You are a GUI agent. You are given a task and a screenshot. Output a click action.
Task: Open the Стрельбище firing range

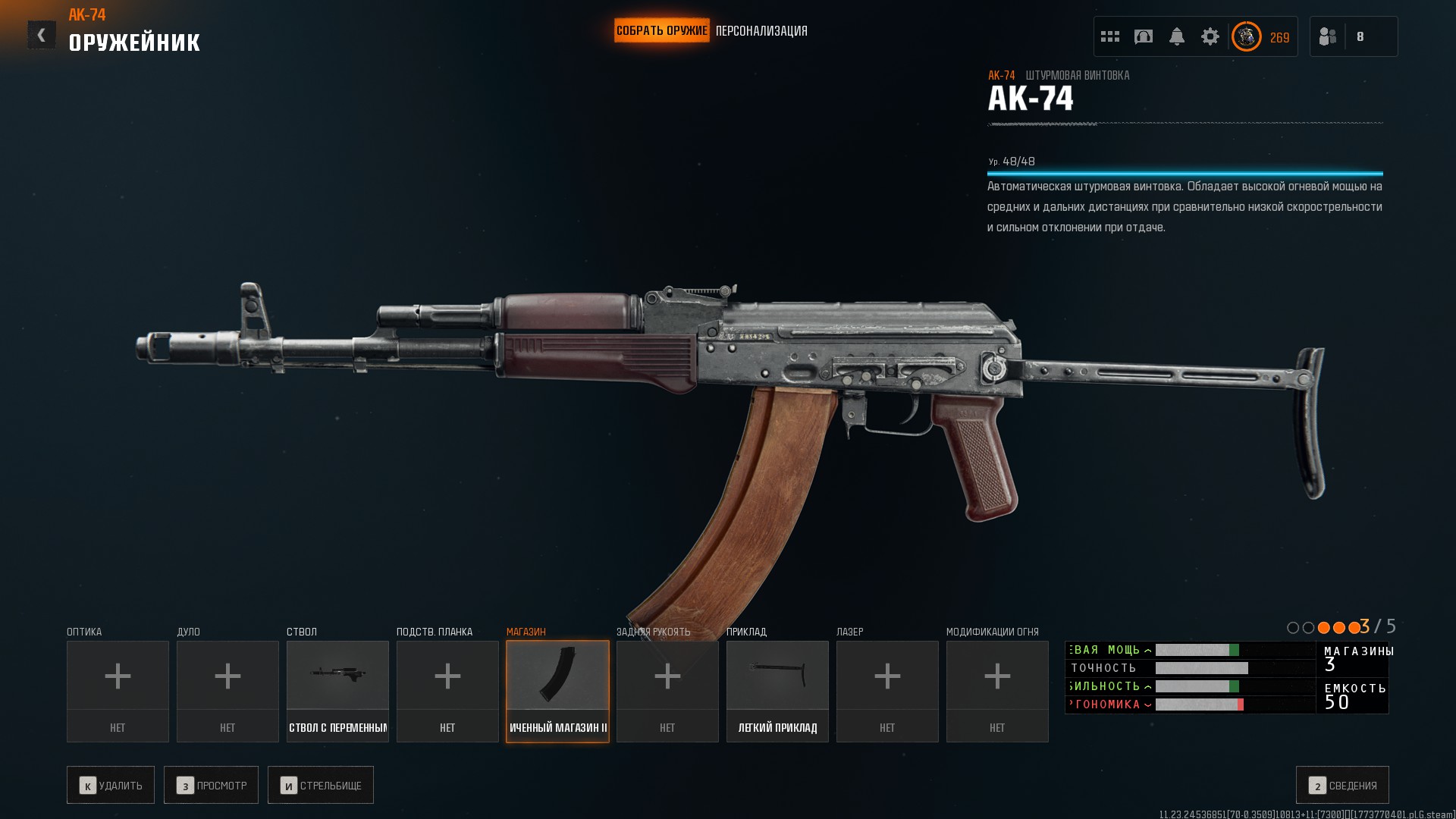[321, 785]
